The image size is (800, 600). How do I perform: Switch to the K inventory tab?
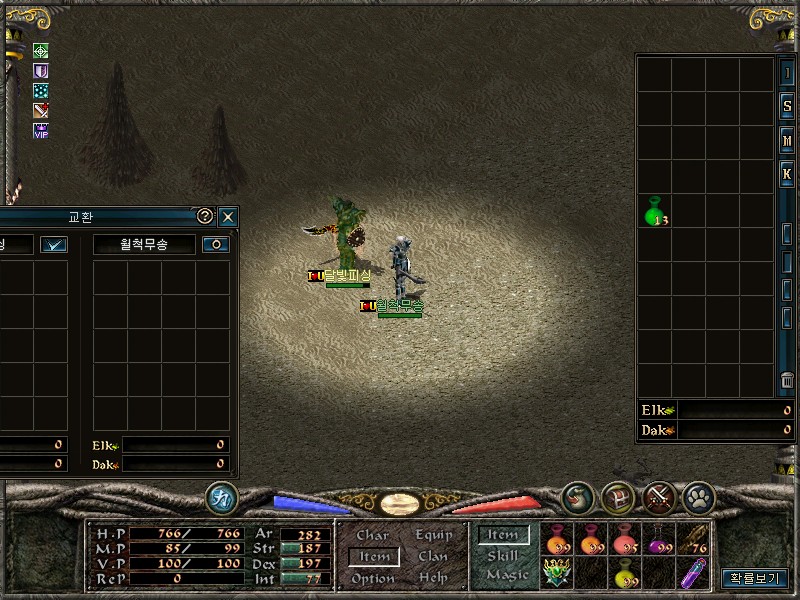(787, 174)
